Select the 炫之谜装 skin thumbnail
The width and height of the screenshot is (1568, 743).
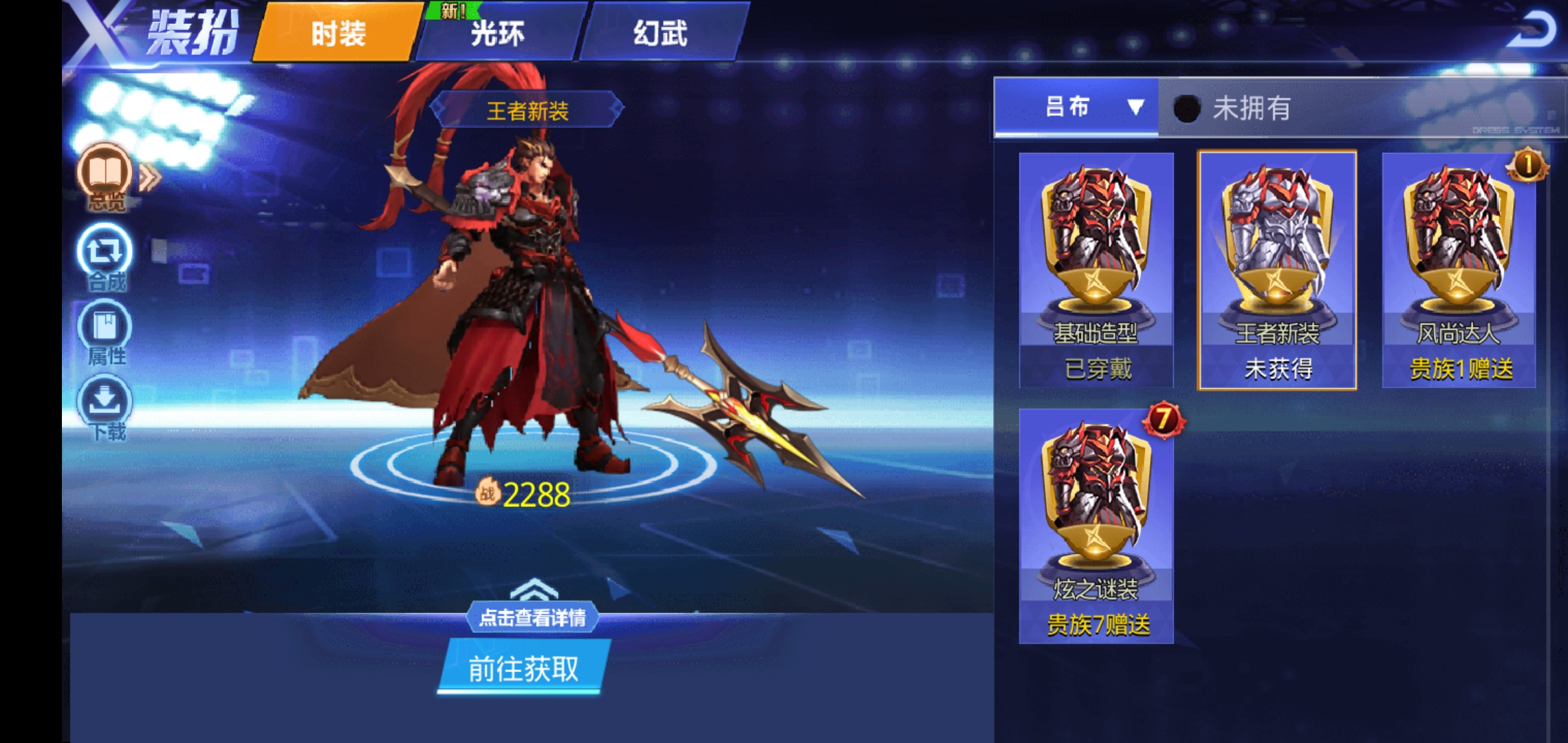coord(1097,516)
